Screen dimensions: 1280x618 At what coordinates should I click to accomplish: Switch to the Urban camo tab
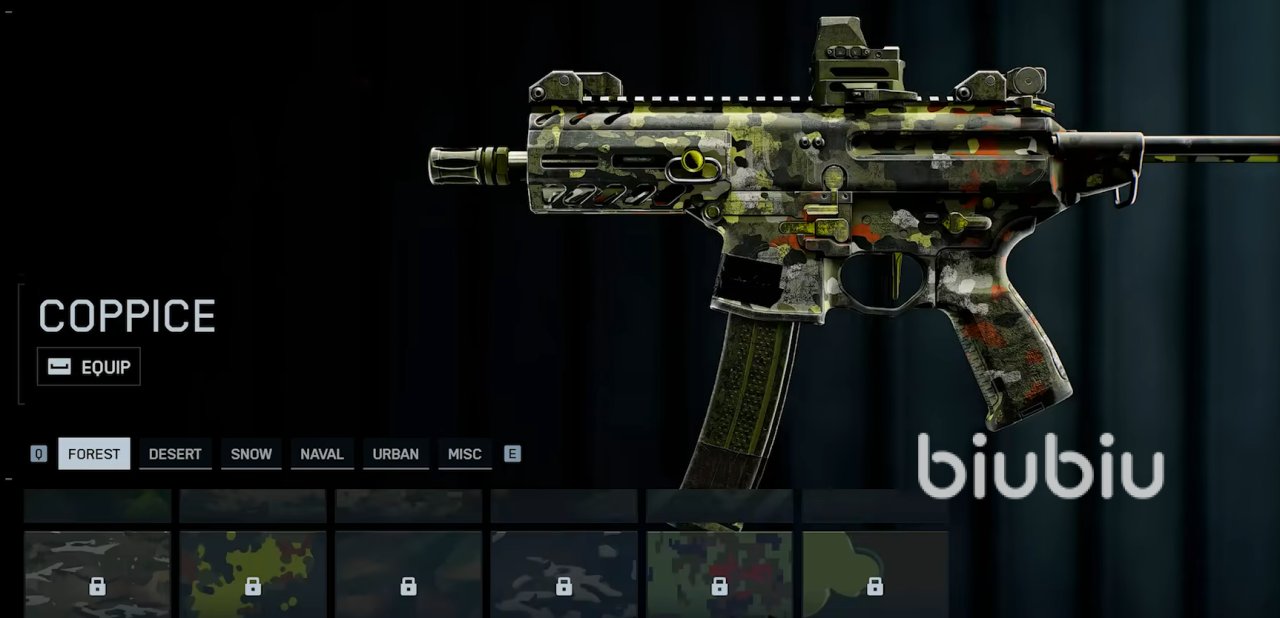coord(396,454)
